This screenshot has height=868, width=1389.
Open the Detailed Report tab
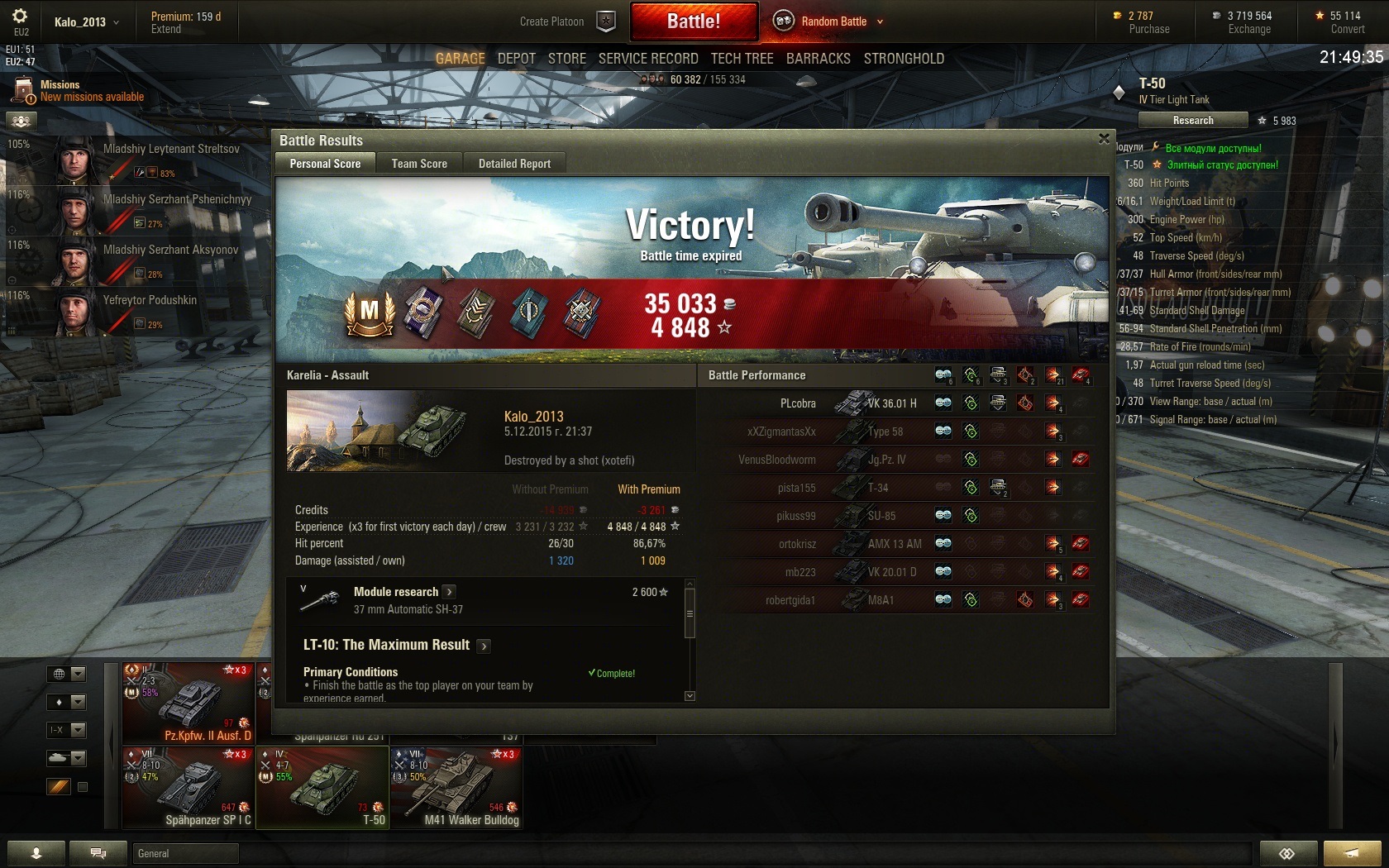pyautogui.click(x=514, y=164)
